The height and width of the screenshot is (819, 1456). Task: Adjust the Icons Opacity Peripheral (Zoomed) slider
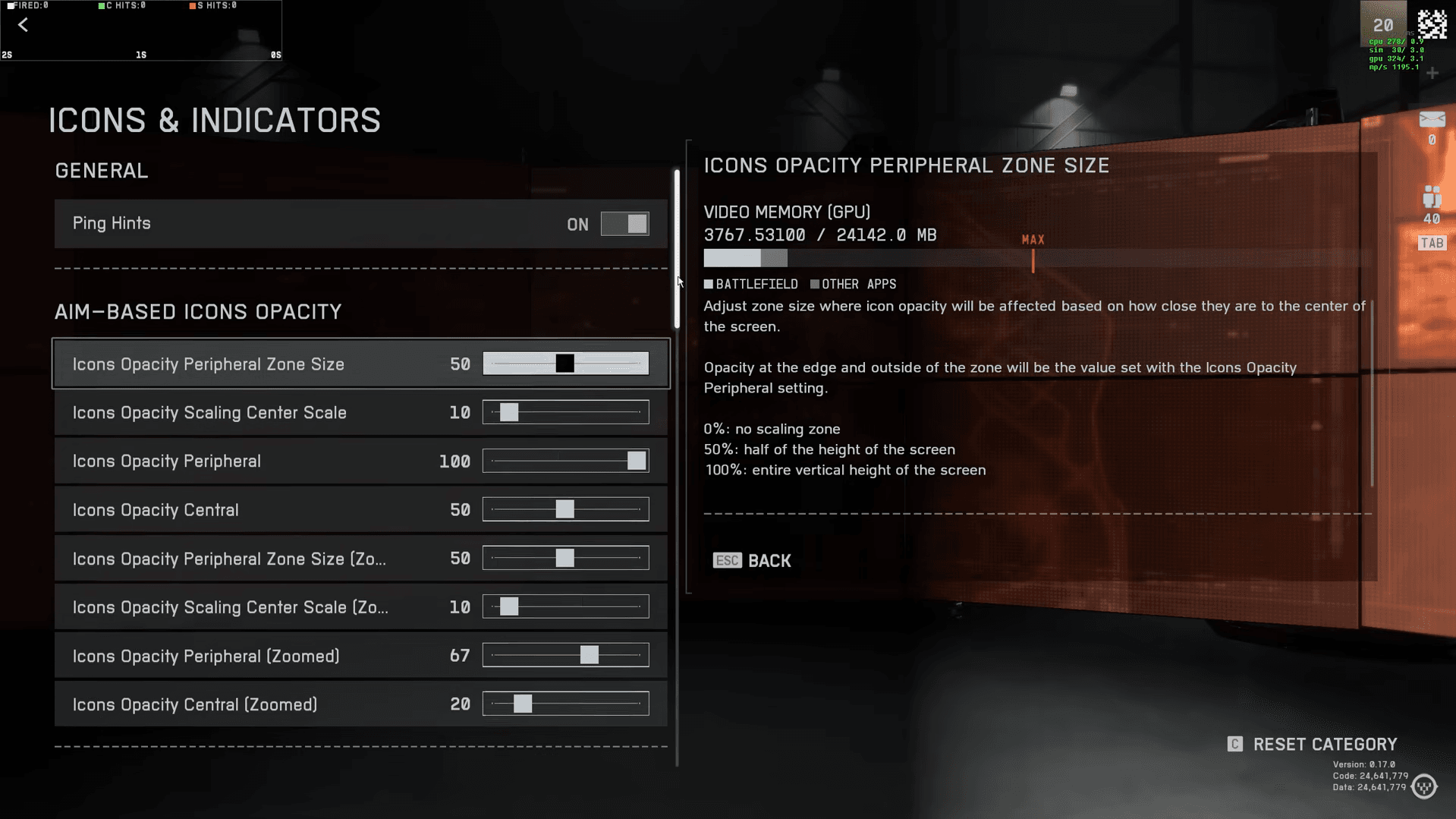pyautogui.click(x=565, y=655)
